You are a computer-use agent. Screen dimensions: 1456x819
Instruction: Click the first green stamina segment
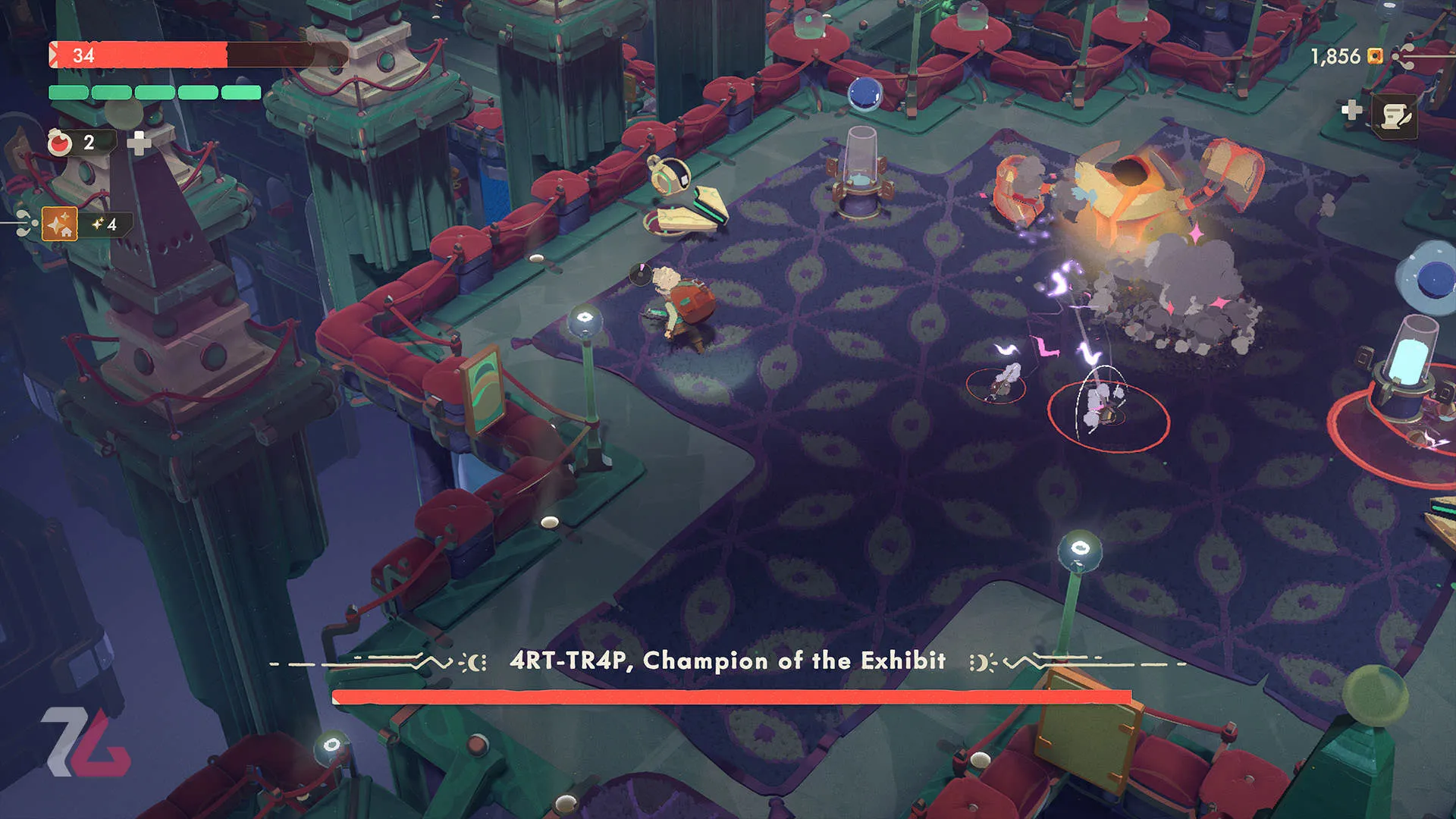(x=68, y=93)
